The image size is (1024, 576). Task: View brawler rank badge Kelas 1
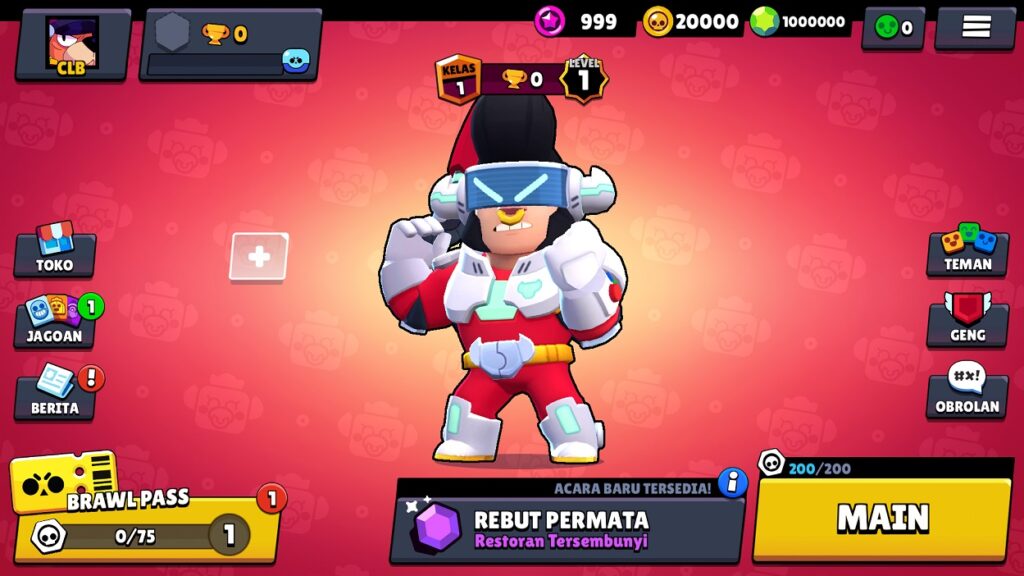(x=459, y=79)
